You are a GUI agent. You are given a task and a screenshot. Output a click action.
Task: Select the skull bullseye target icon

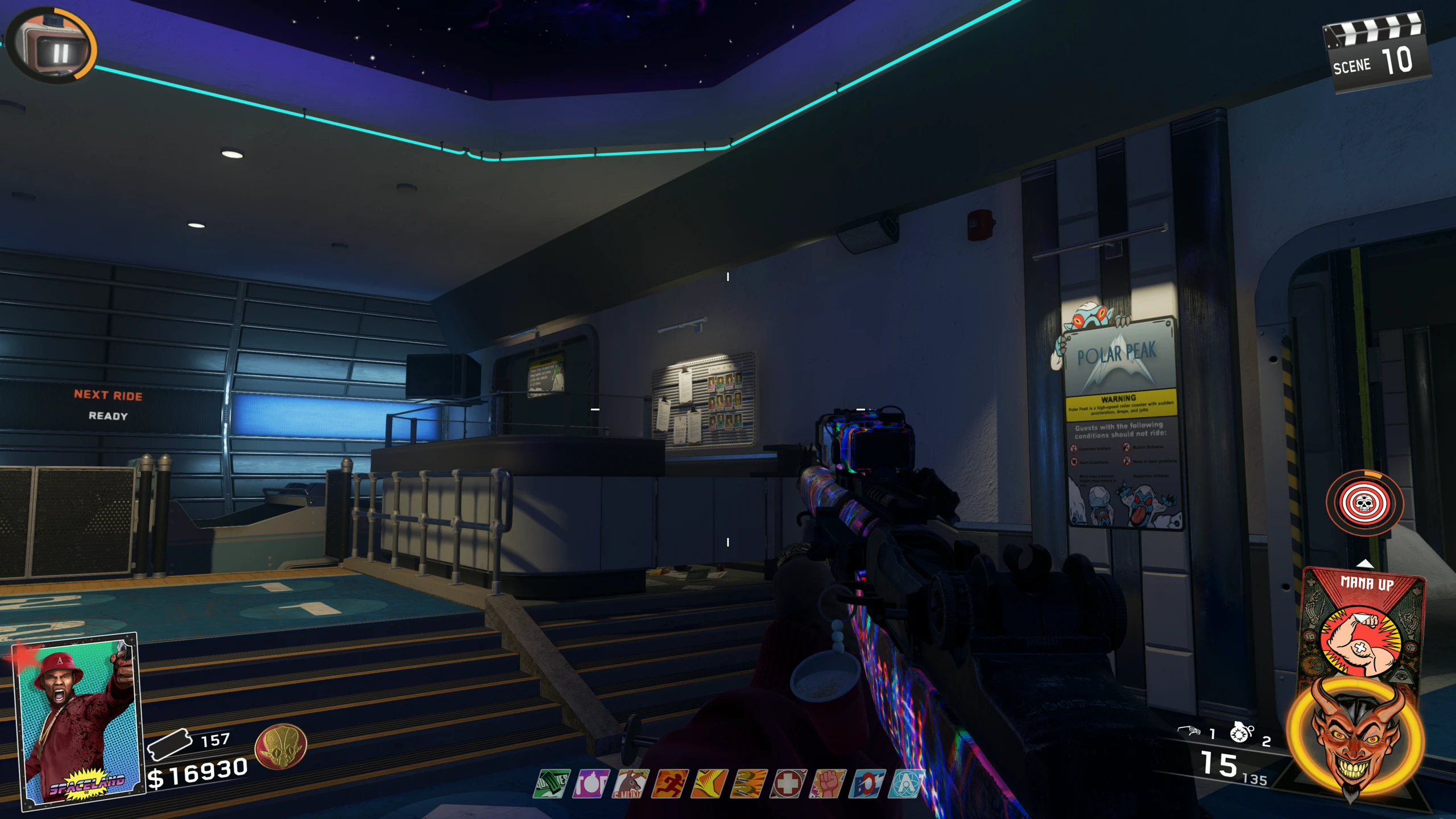(x=1364, y=503)
